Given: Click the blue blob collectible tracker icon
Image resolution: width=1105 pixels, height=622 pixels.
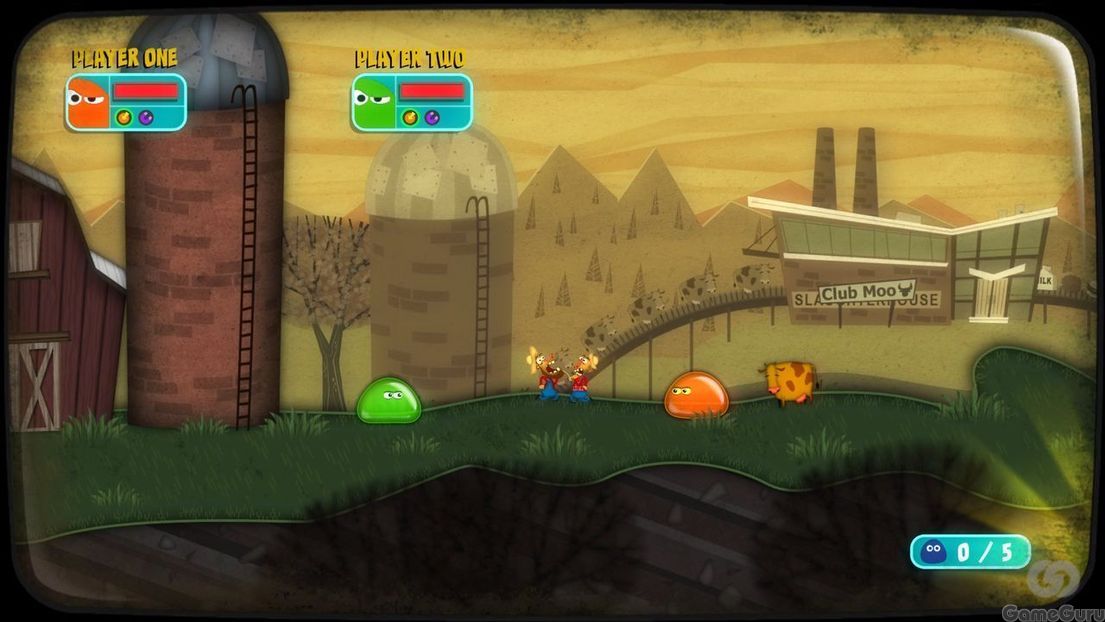Looking at the screenshot, I should pyautogui.click(x=935, y=551).
